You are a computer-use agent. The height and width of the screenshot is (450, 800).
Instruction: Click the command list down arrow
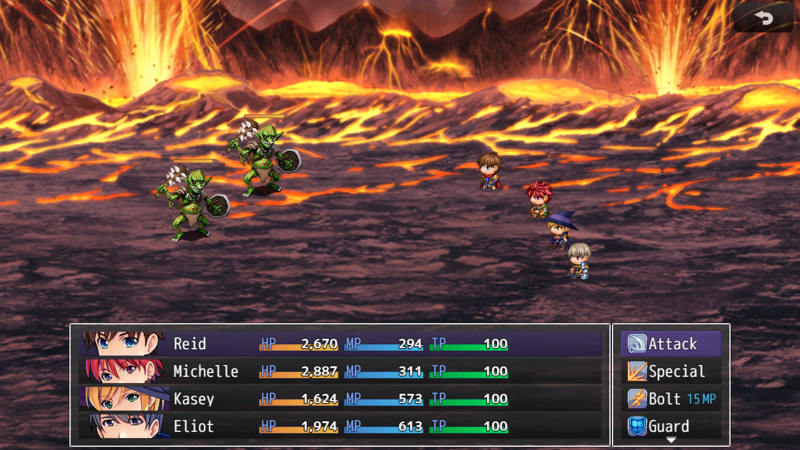pyautogui.click(x=671, y=440)
